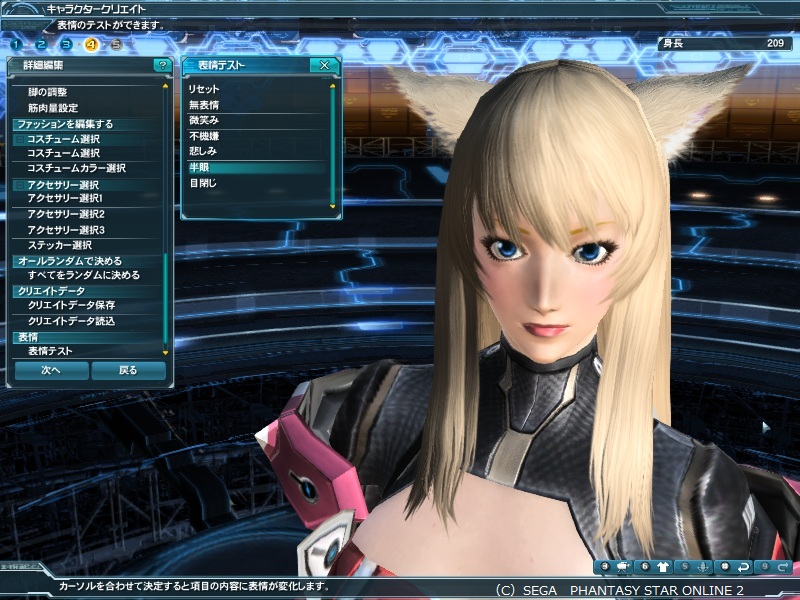Select クリエイトデータ保存 to save data

coord(71,305)
